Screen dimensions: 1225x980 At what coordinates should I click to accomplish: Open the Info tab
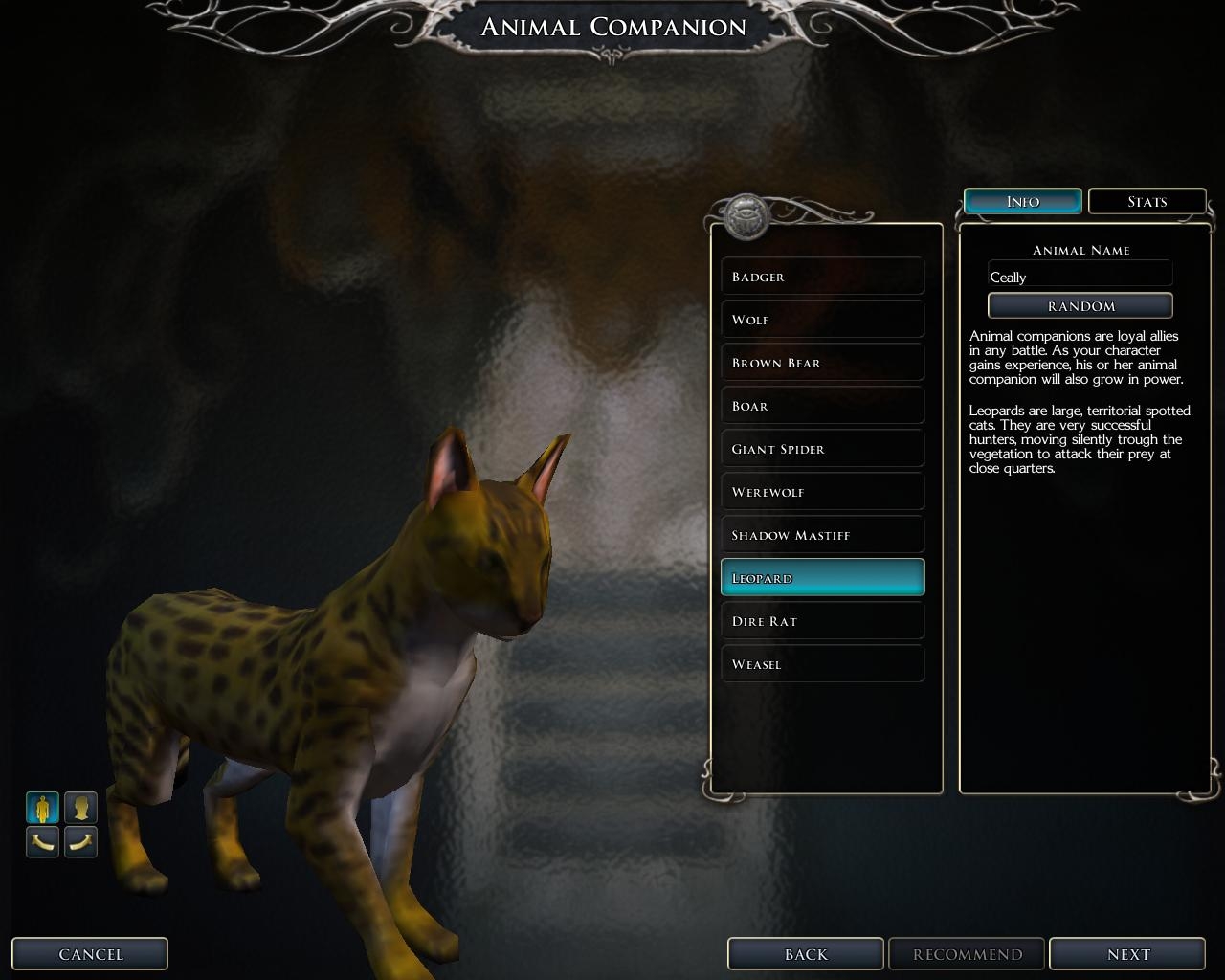(x=1022, y=202)
